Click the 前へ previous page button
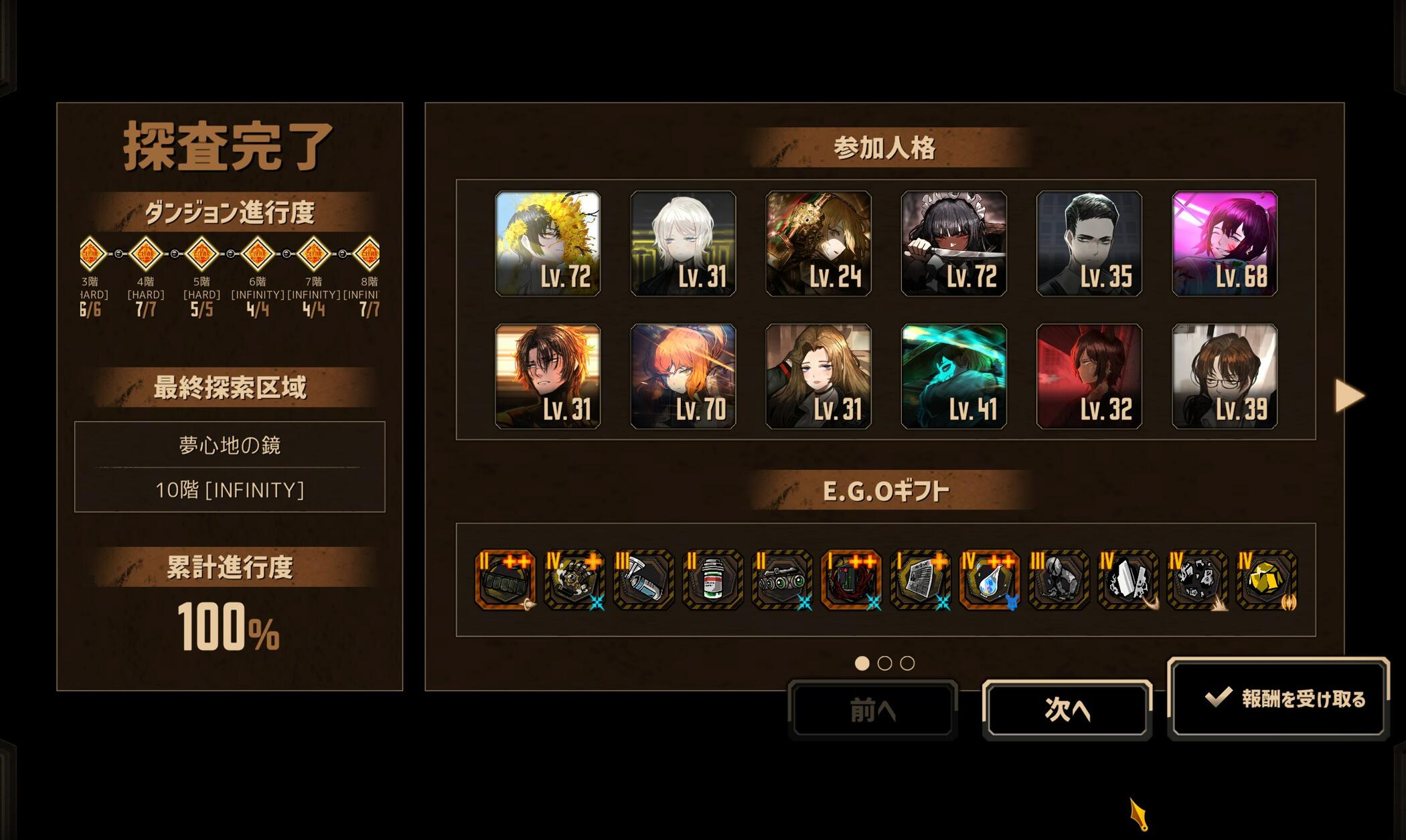Image resolution: width=1406 pixels, height=840 pixels. coord(872,709)
